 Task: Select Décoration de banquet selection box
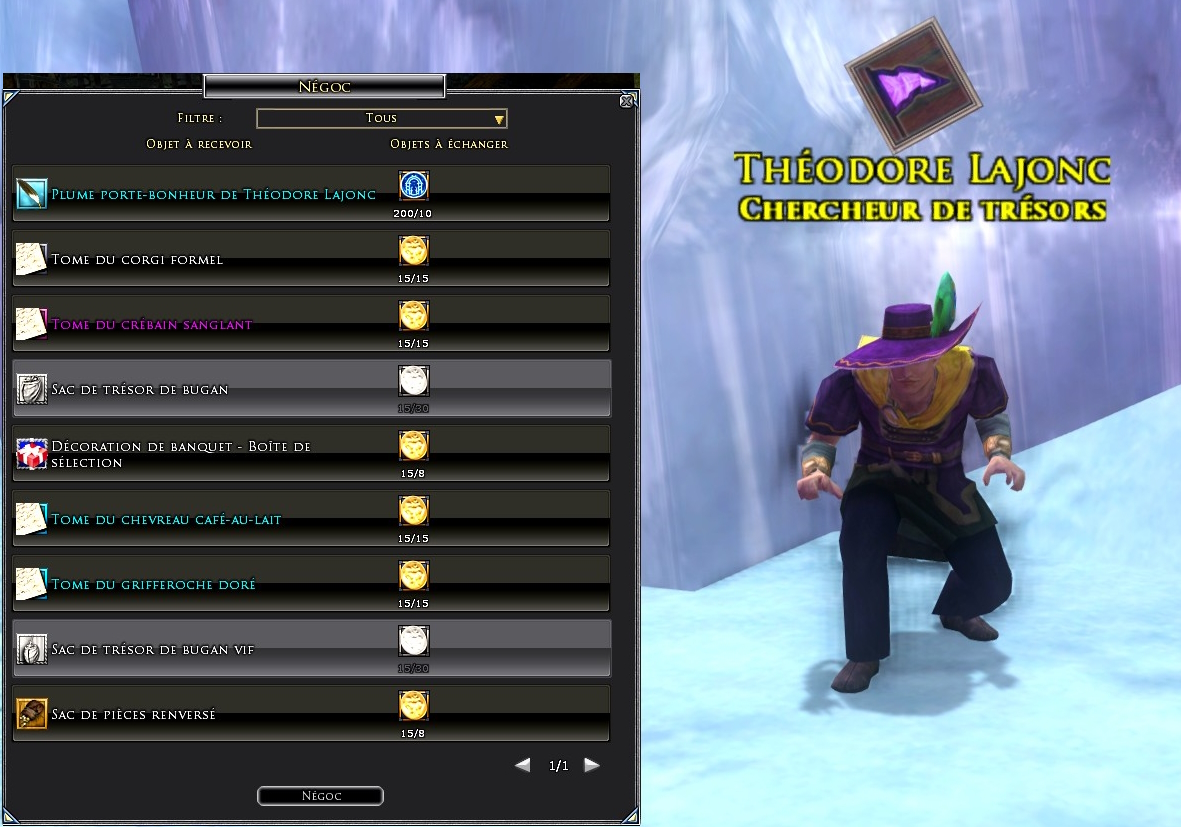(180, 454)
